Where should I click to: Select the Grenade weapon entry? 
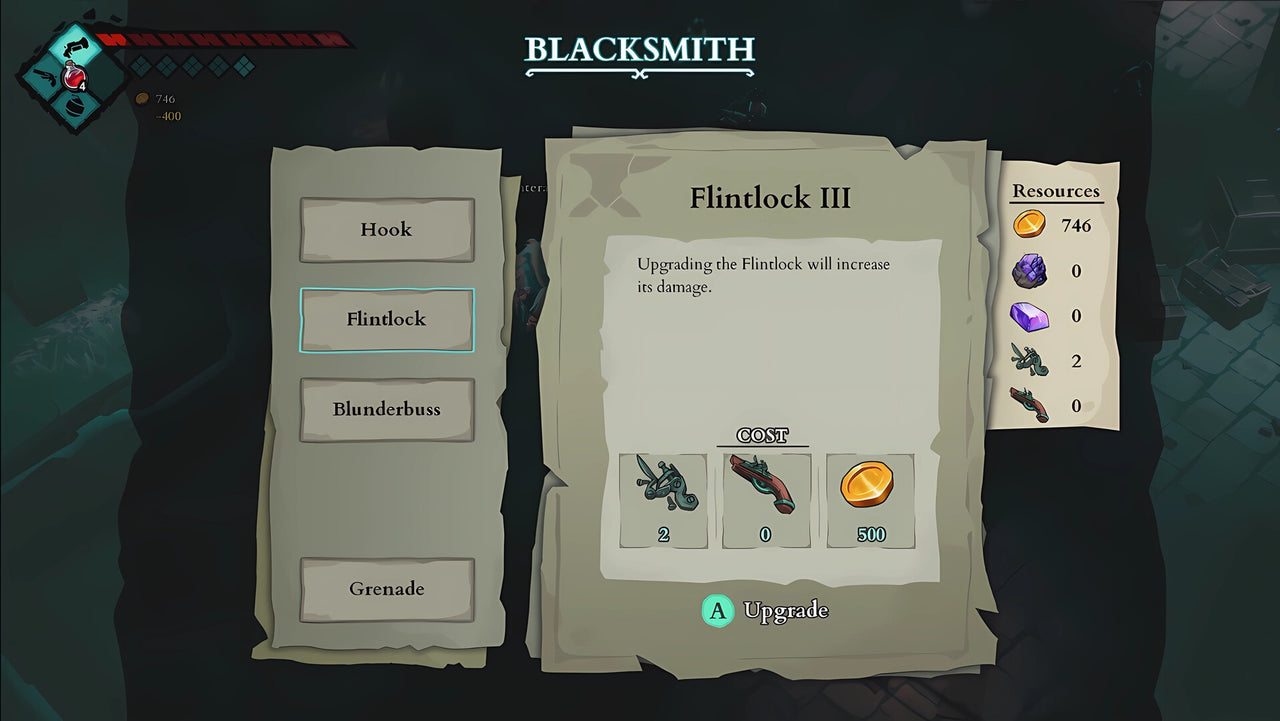pyautogui.click(x=386, y=589)
